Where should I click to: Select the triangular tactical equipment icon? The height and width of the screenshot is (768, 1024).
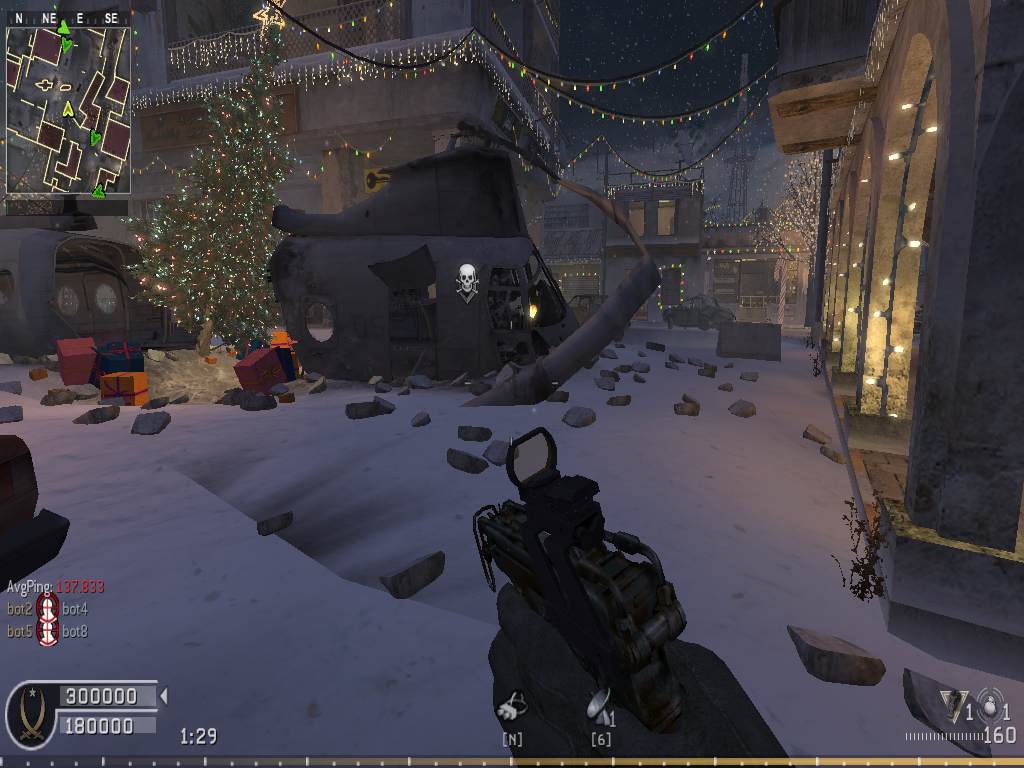[951, 704]
